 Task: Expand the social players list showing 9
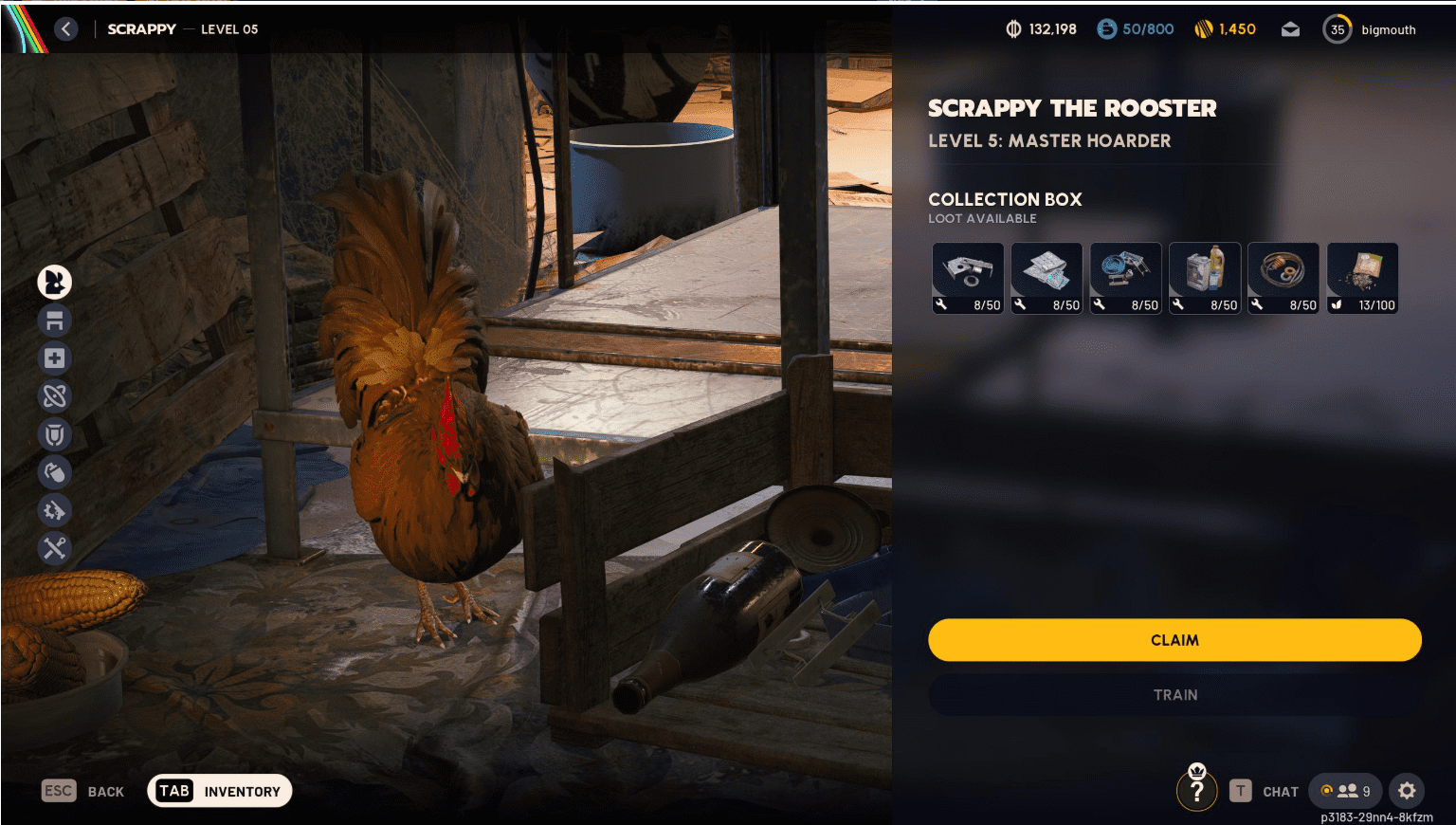point(1345,791)
